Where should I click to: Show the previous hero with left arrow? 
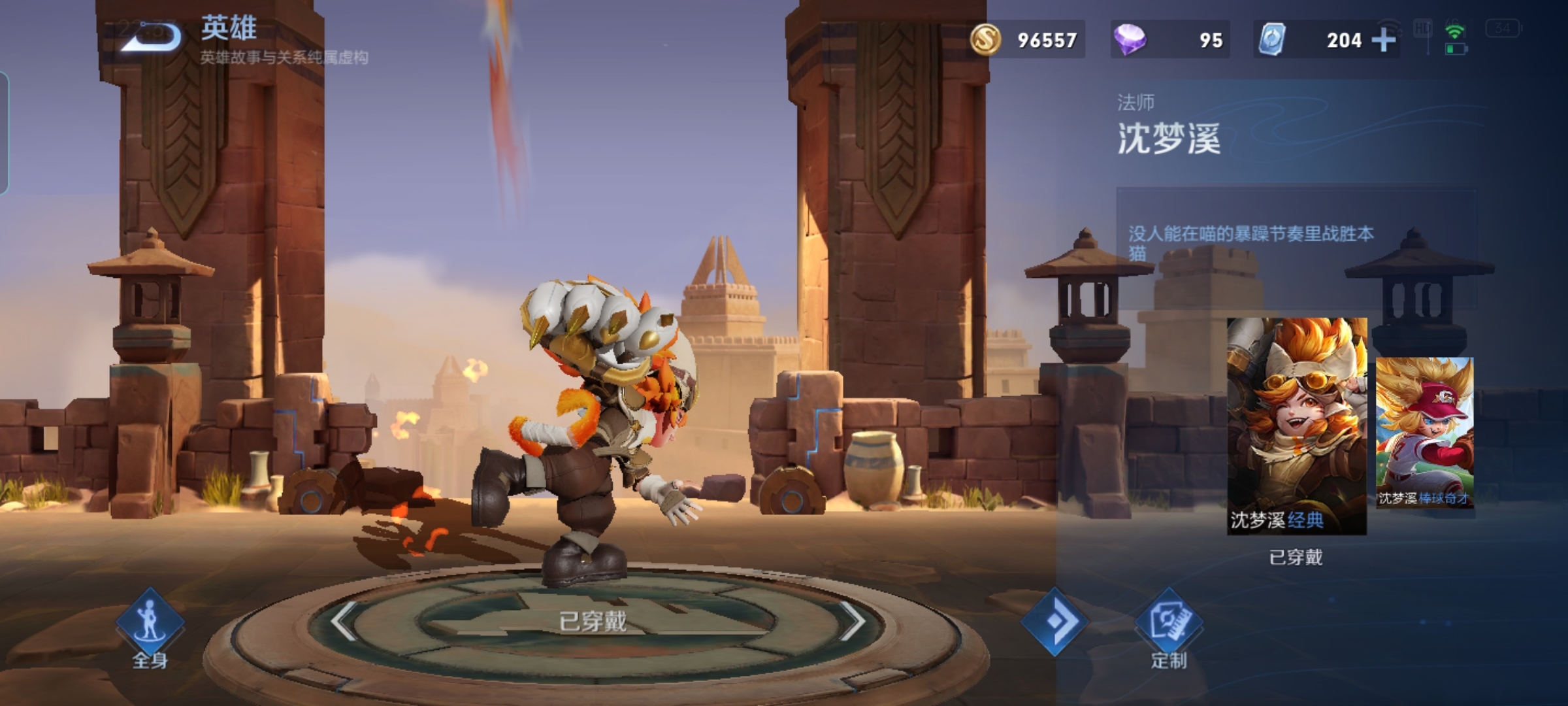(344, 621)
